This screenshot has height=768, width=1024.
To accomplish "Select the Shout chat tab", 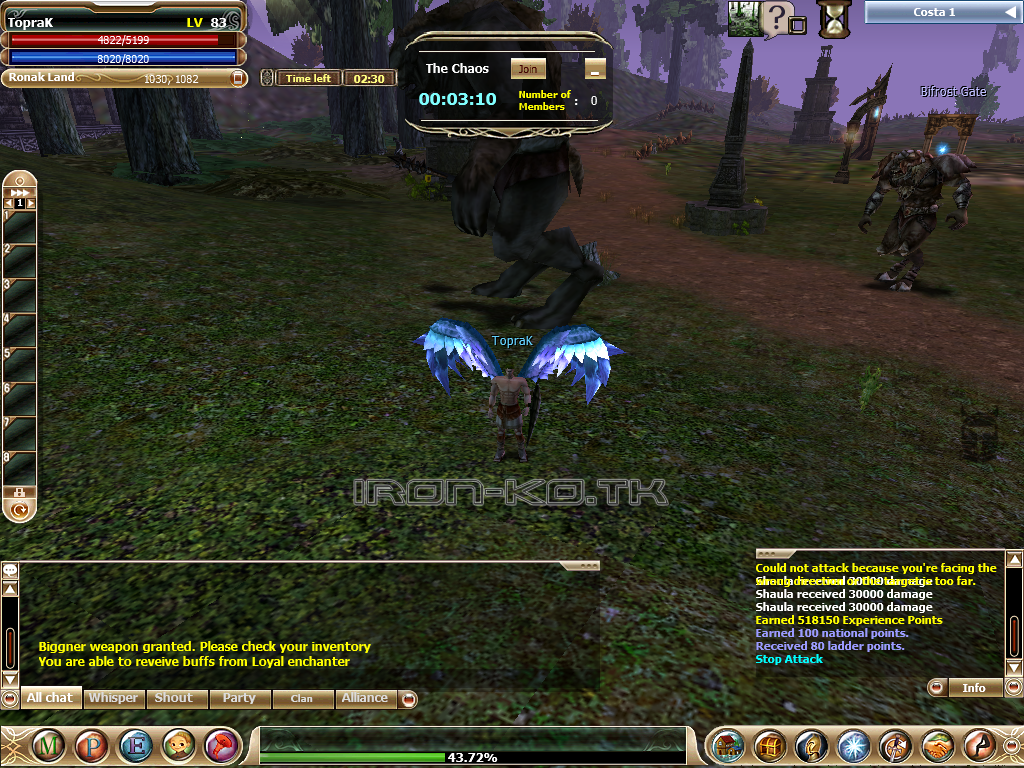I will point(174,698).
